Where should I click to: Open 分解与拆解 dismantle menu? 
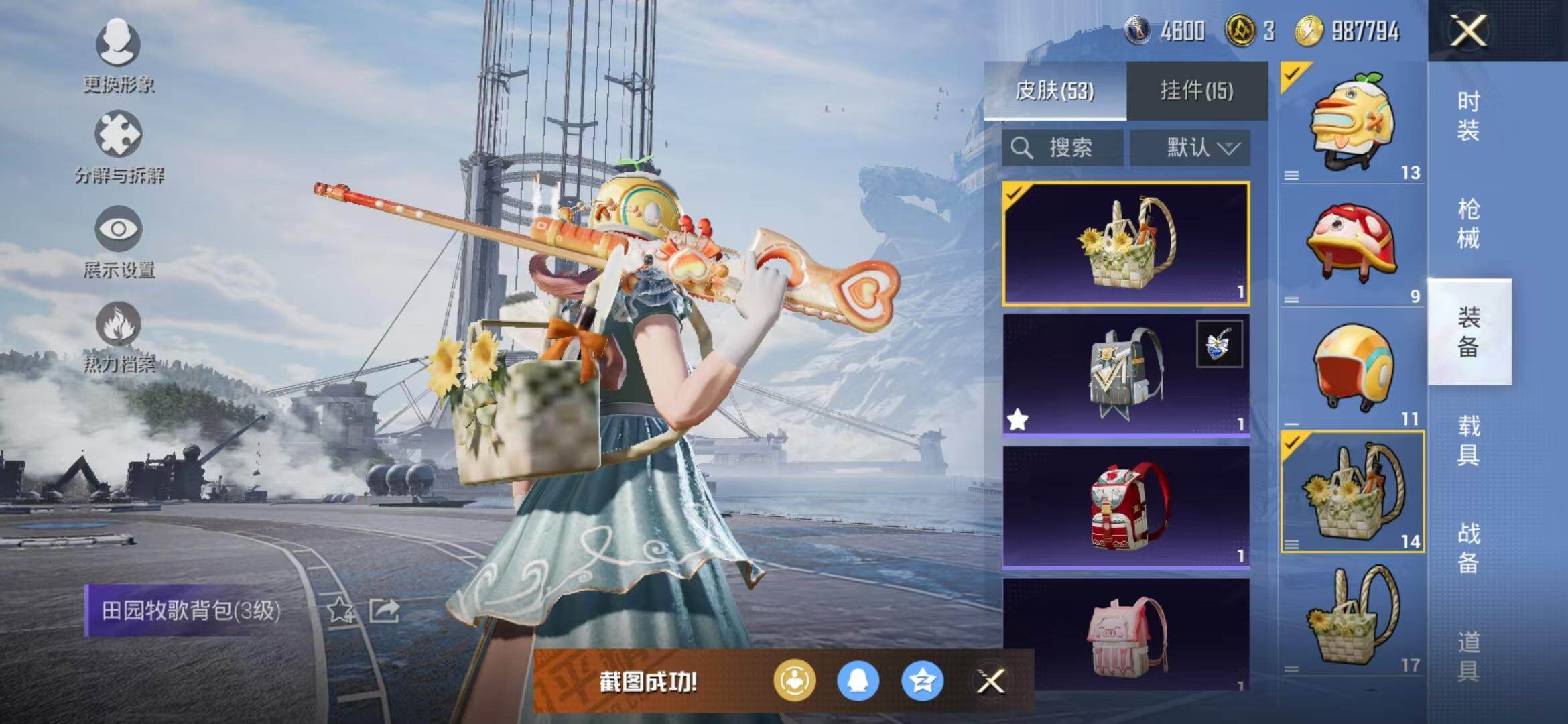pyautogui.click(x=119, y=147)
